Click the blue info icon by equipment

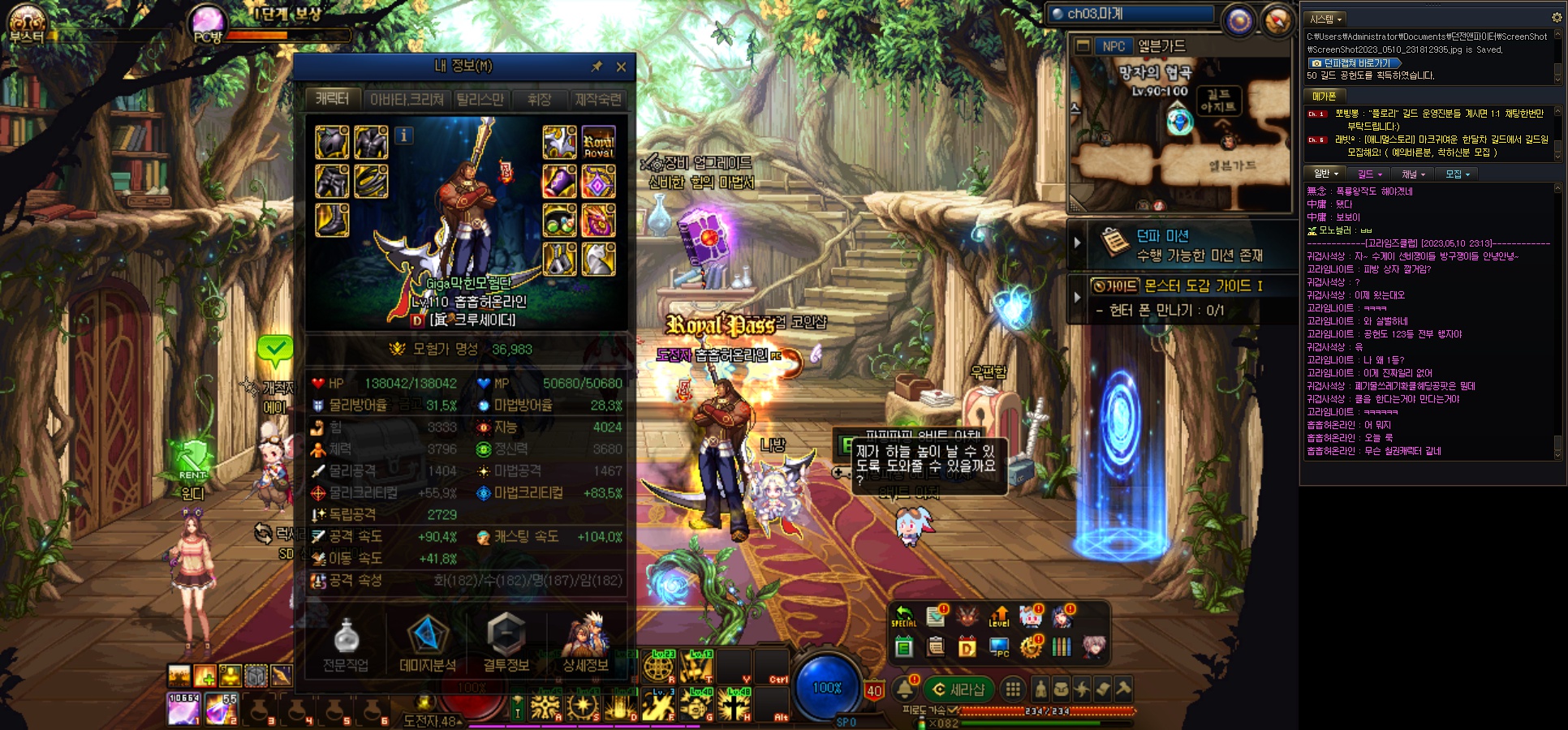404,135
